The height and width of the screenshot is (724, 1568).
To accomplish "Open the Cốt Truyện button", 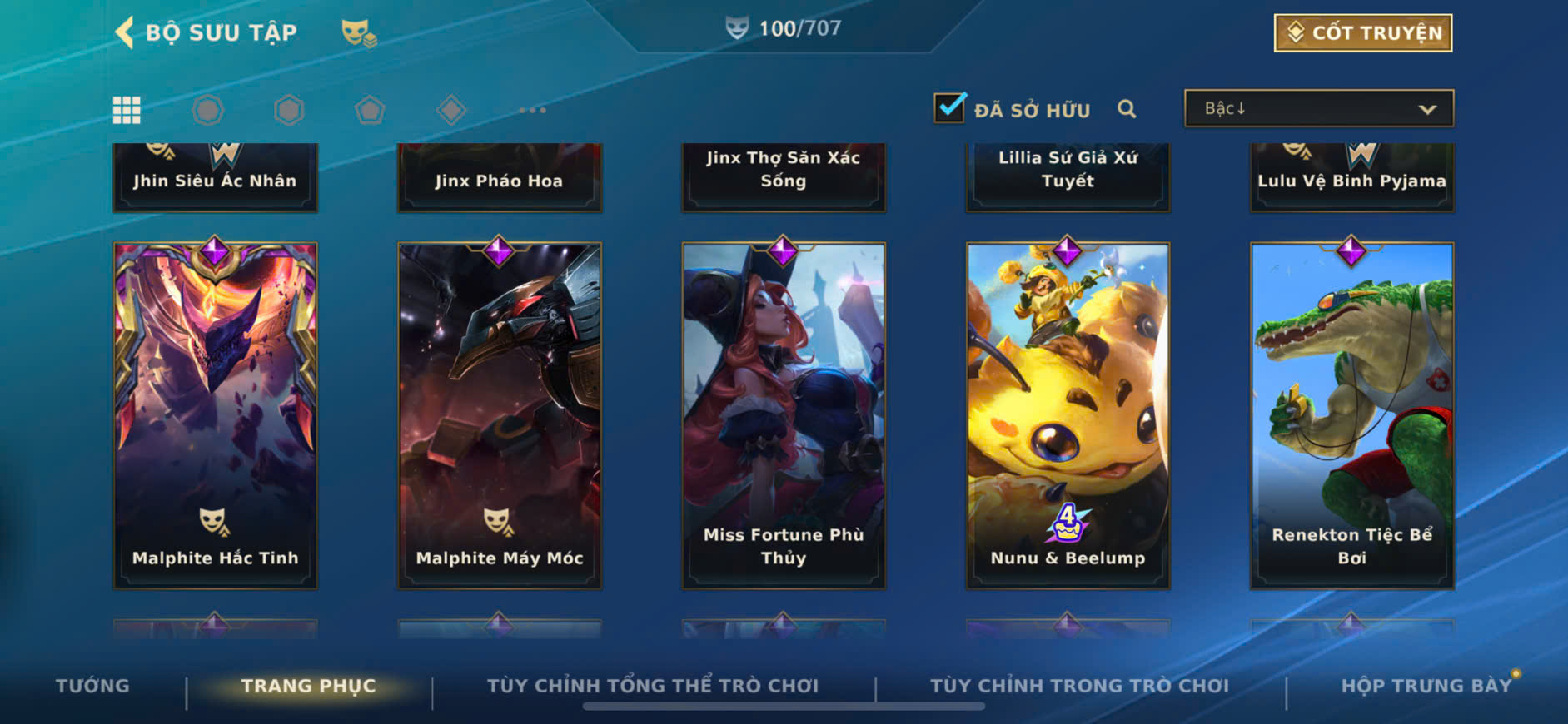I will click(x=1362, y=33).
